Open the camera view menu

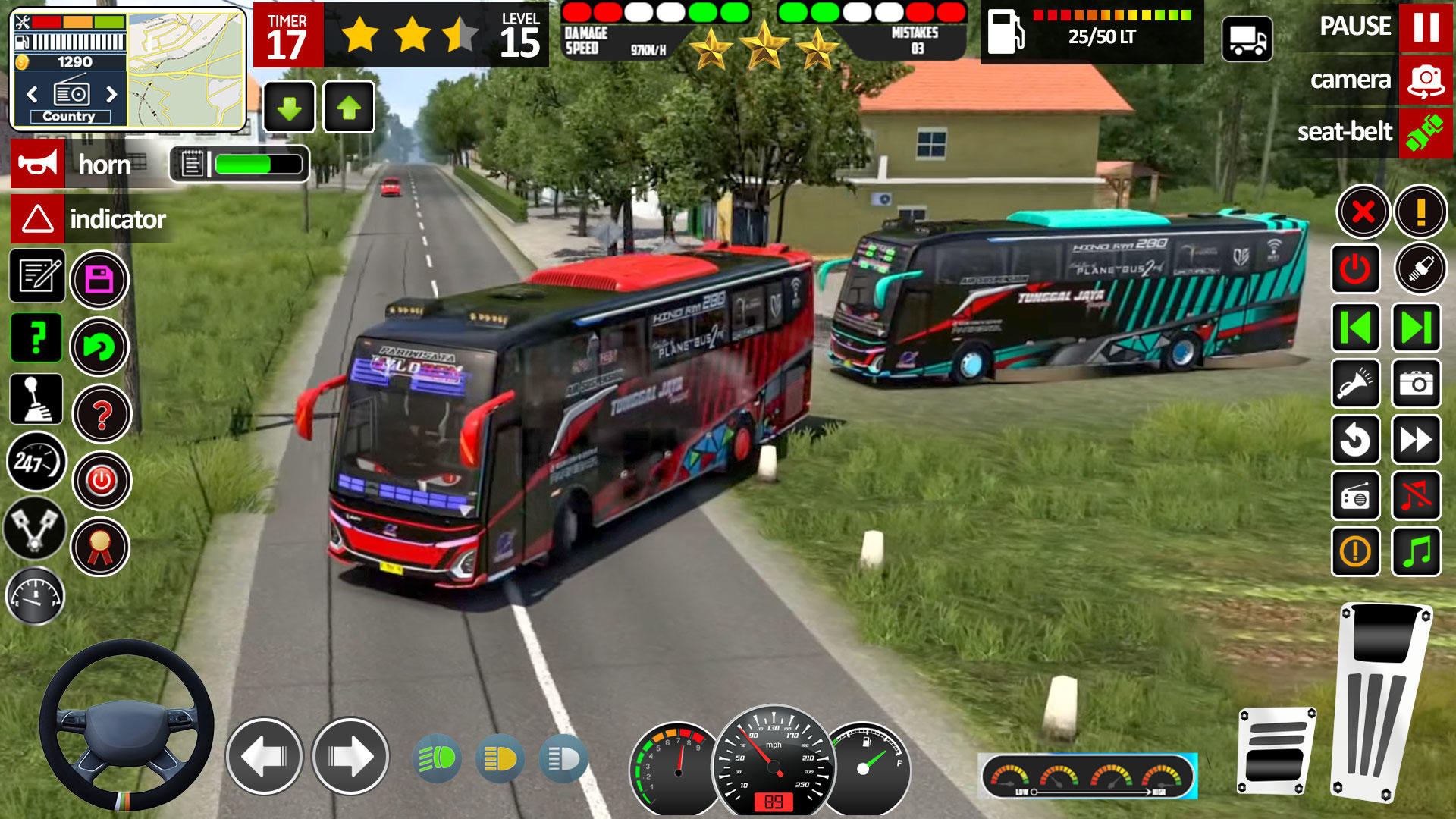coord(1426,78)
